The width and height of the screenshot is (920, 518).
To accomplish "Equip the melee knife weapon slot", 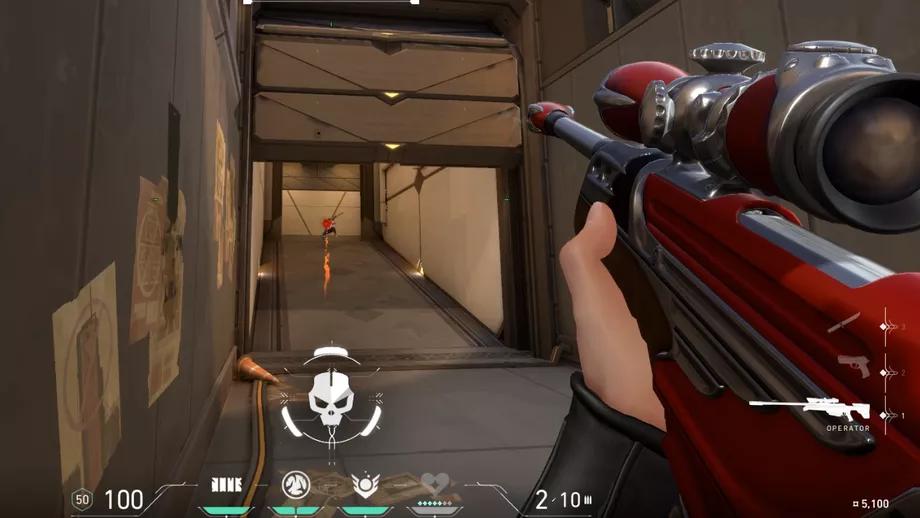I will click(844, 323).
